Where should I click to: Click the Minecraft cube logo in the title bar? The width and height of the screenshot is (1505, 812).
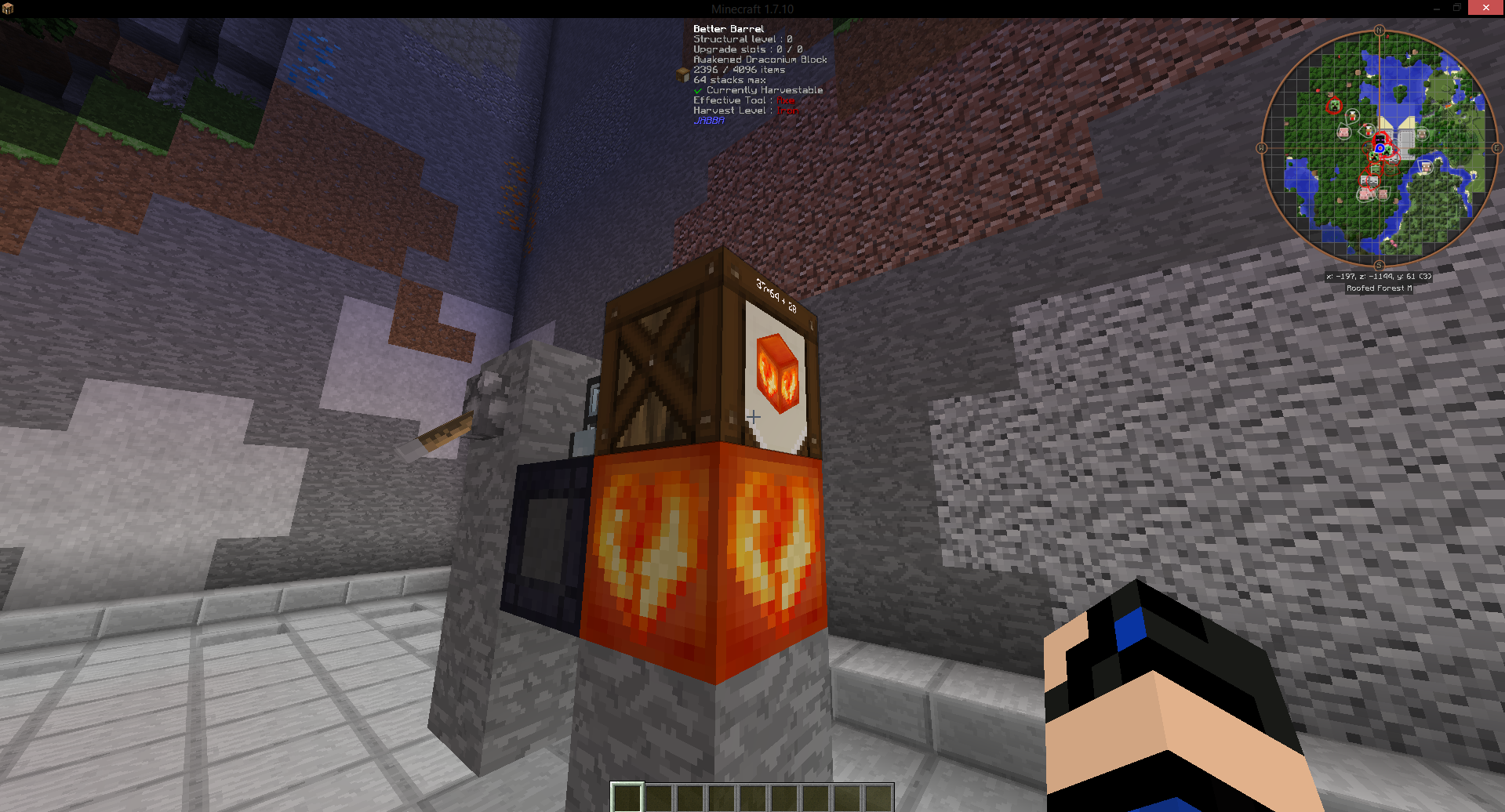click(x=8, y=8)
